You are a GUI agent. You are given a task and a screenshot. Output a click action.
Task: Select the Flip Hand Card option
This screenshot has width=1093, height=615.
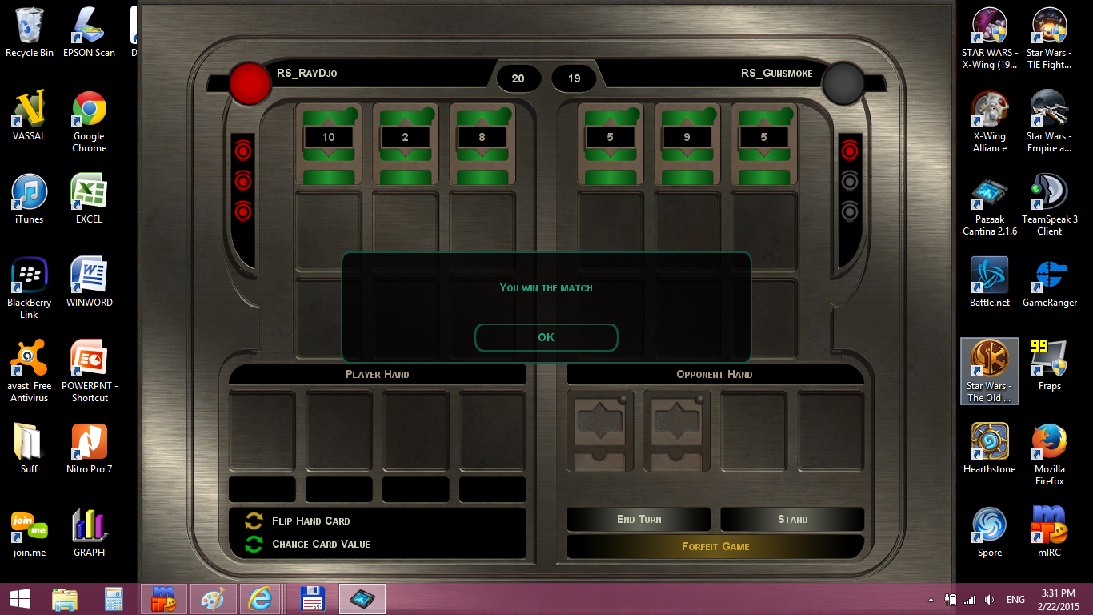[x=310, y=521]
